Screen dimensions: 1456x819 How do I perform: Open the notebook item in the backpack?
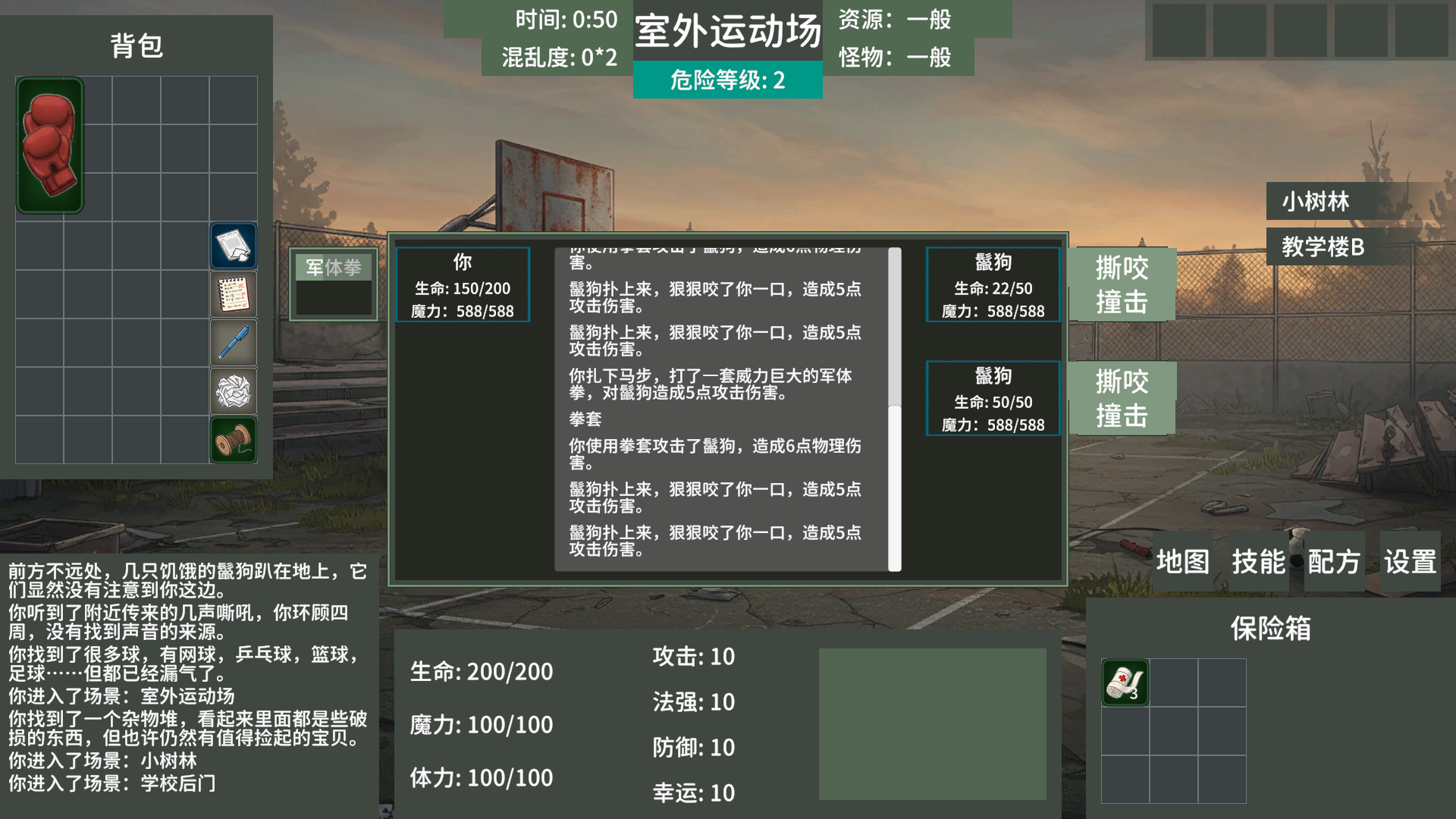pyautogui.click(x=233, y=294)
